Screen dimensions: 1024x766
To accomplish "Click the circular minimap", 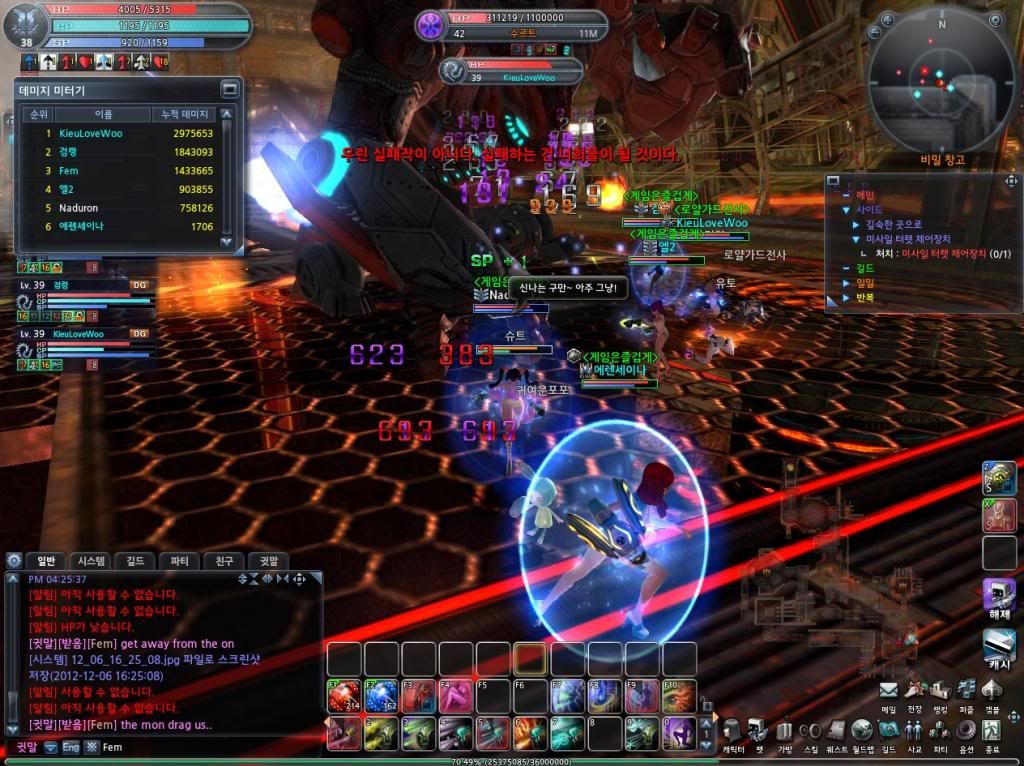I will (x=941, y=82).
